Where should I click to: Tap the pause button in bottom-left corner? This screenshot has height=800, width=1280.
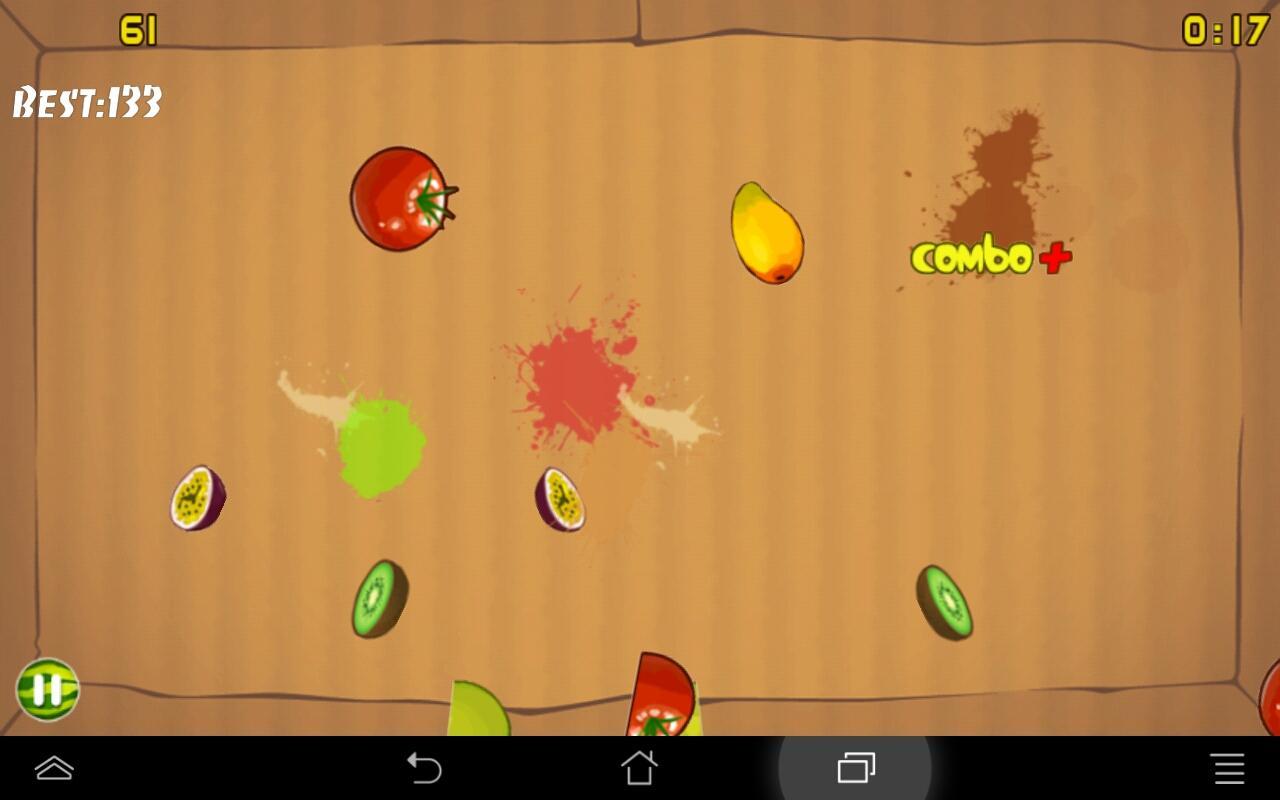pyautogui.click(x=48, y=690)
